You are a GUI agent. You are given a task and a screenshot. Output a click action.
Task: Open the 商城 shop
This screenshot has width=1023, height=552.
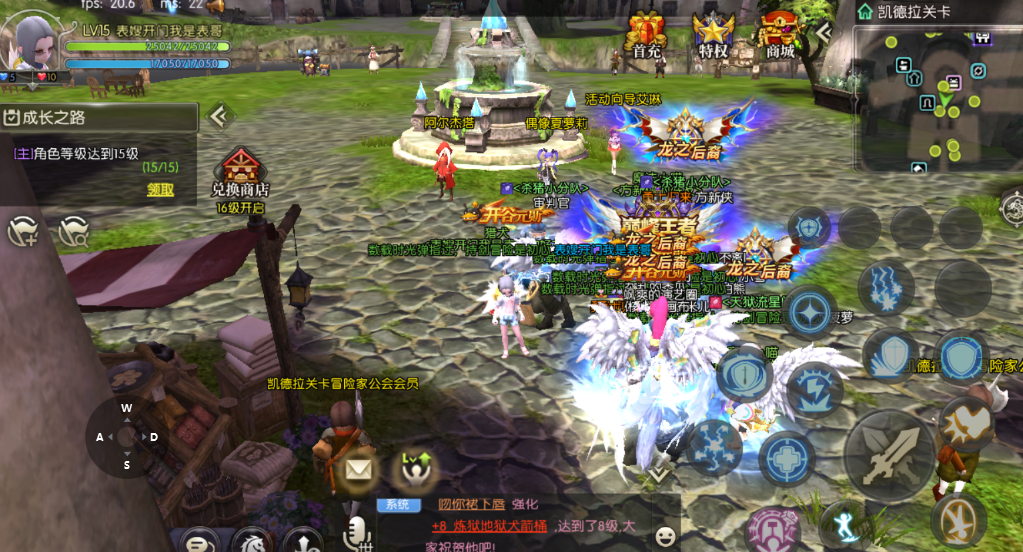(x=780, y=33)
